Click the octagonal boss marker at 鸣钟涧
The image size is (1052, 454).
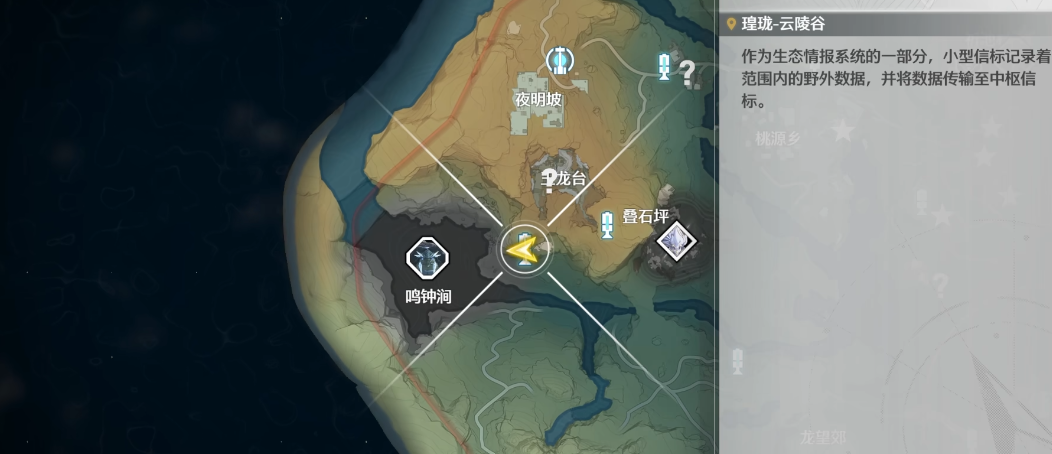425,259
